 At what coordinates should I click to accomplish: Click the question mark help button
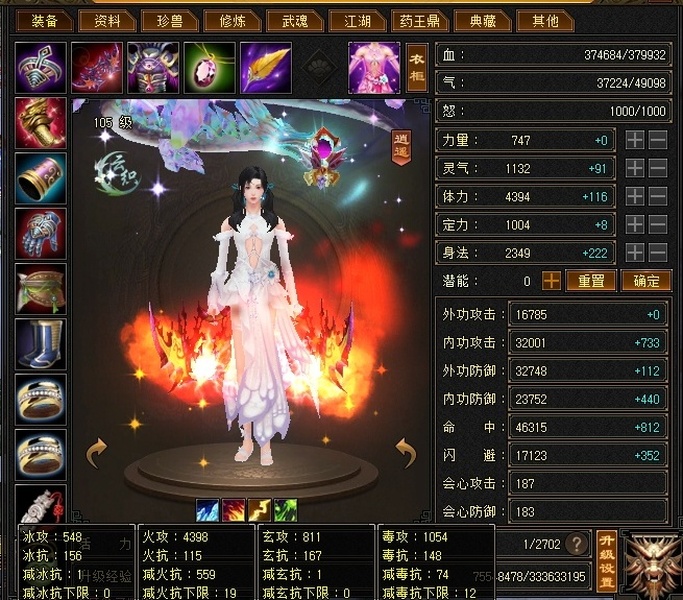(x=575, y=544)
